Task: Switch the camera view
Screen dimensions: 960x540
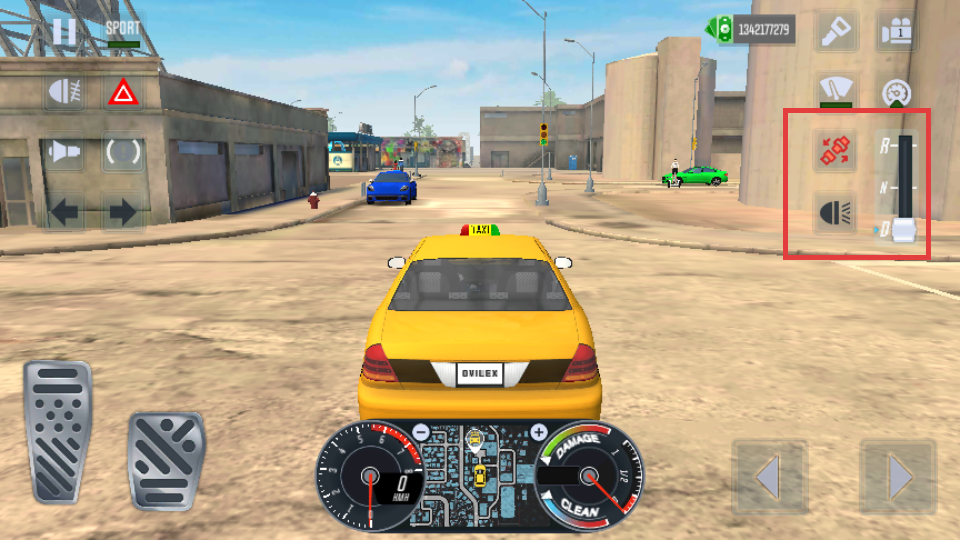Action: (897, 32)
